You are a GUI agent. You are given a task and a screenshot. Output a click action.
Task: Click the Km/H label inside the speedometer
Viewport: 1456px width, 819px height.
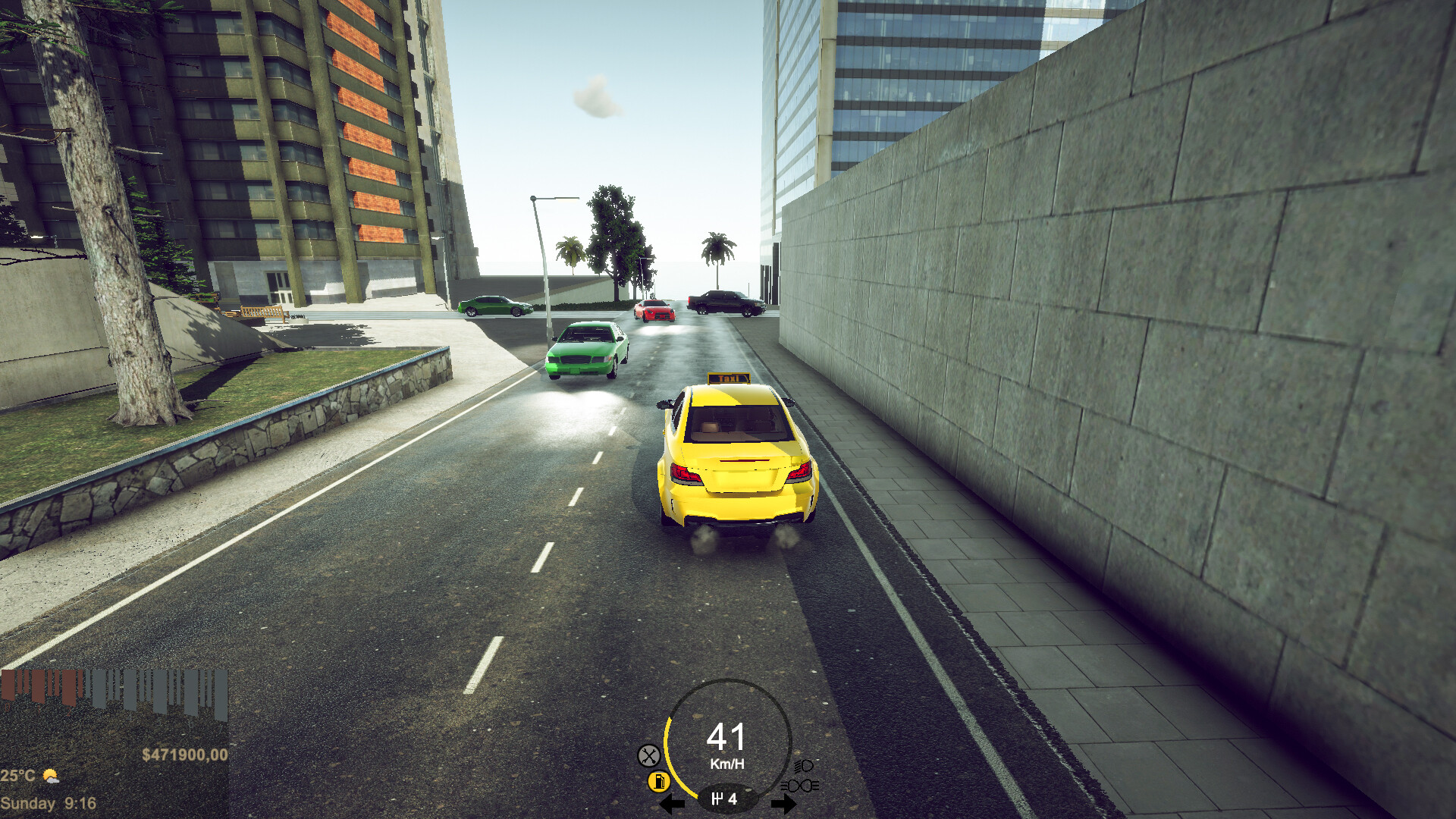click(728, 764)
